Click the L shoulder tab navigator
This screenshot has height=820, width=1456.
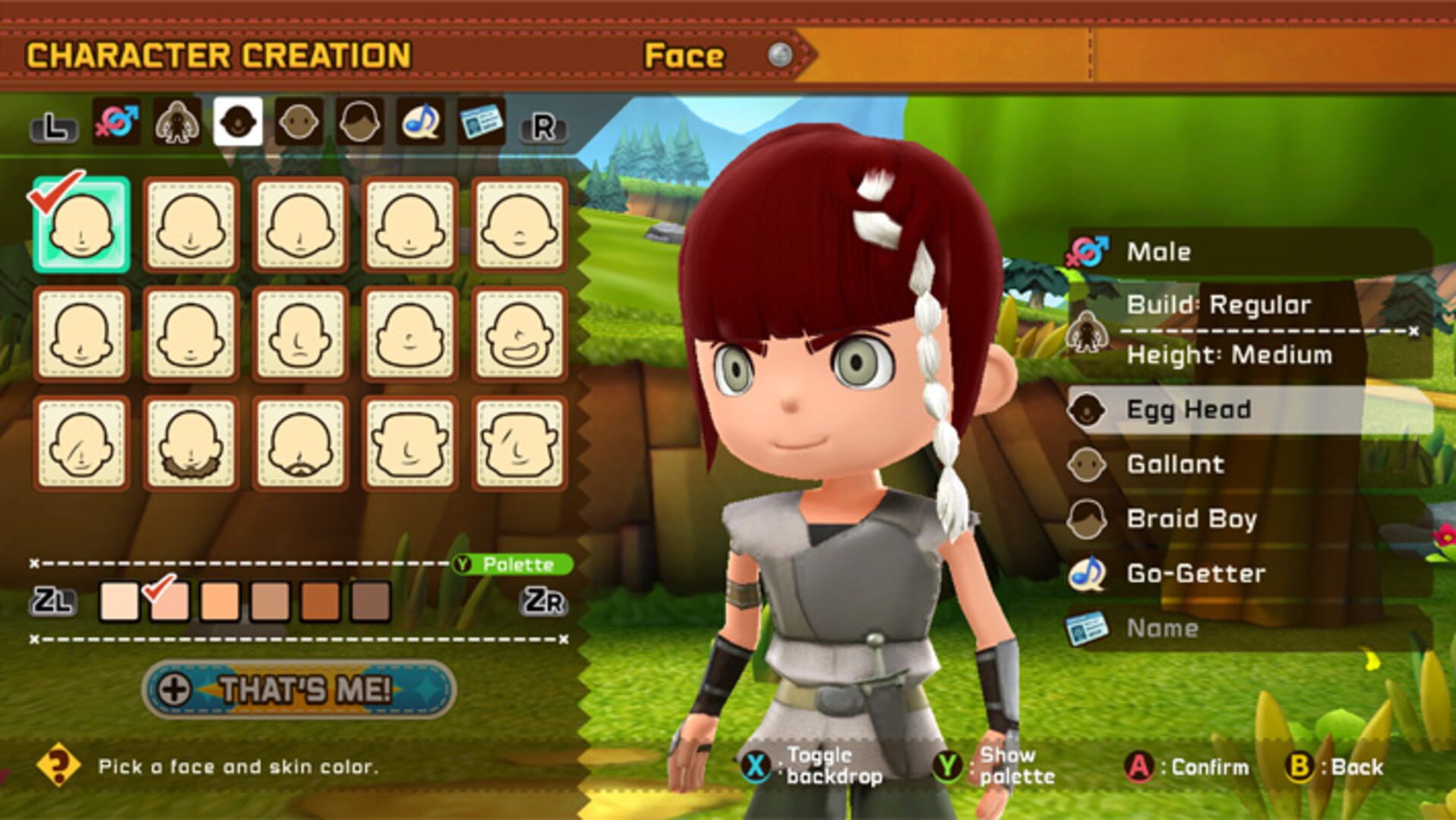tap(53, 127)
